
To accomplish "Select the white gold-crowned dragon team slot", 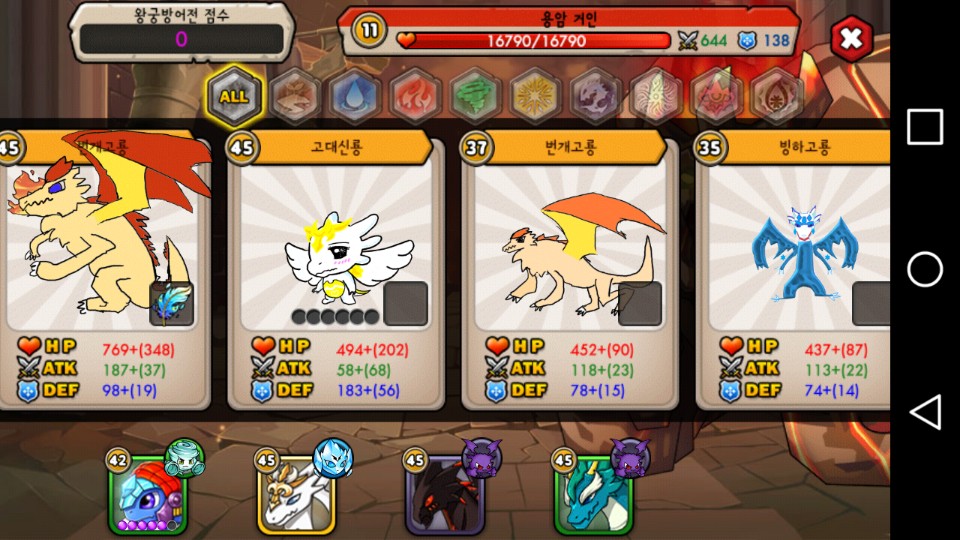I will [x=297, y=492].
